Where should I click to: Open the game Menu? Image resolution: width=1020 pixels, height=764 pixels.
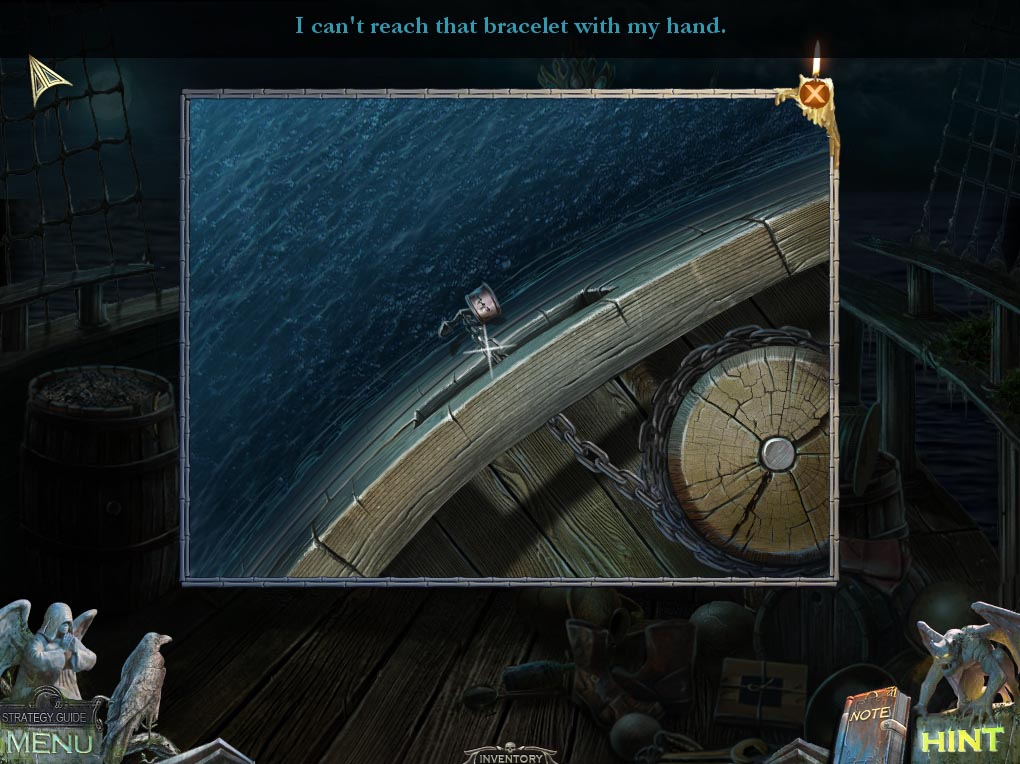tap(50, 743)
